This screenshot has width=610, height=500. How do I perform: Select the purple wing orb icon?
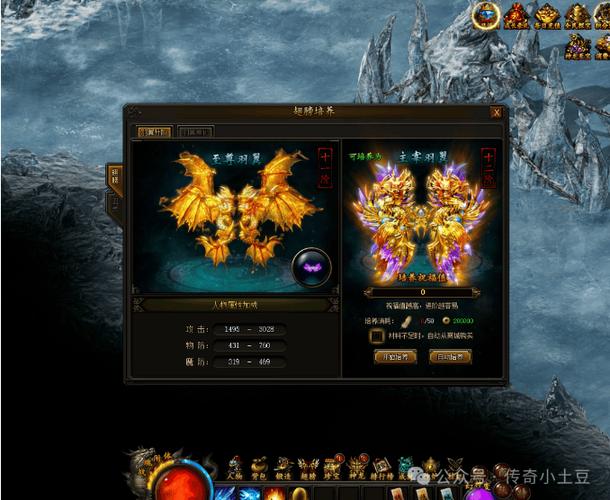click(x=312, y=267)
